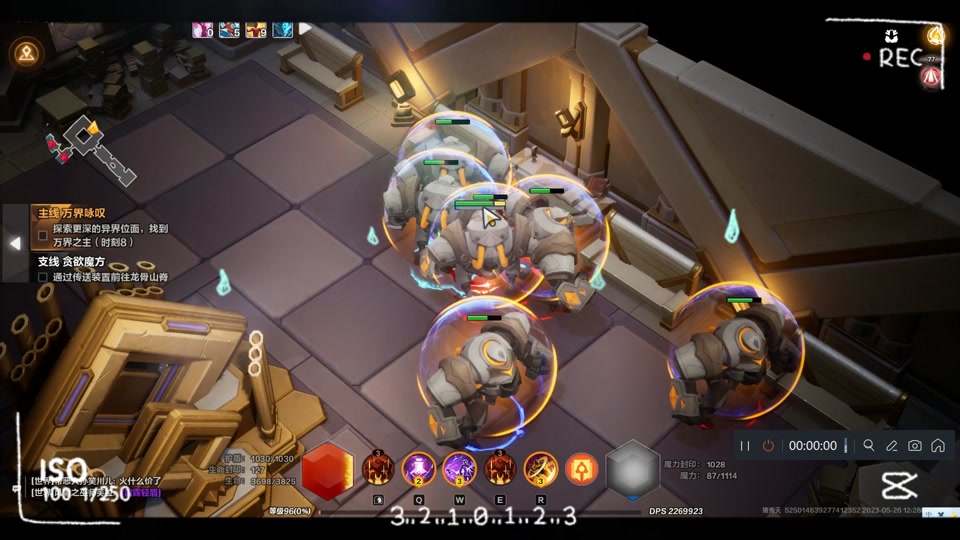Screen dimensions: 960x540
Task: Click the recorder's home button
Action: pos(937,446)
